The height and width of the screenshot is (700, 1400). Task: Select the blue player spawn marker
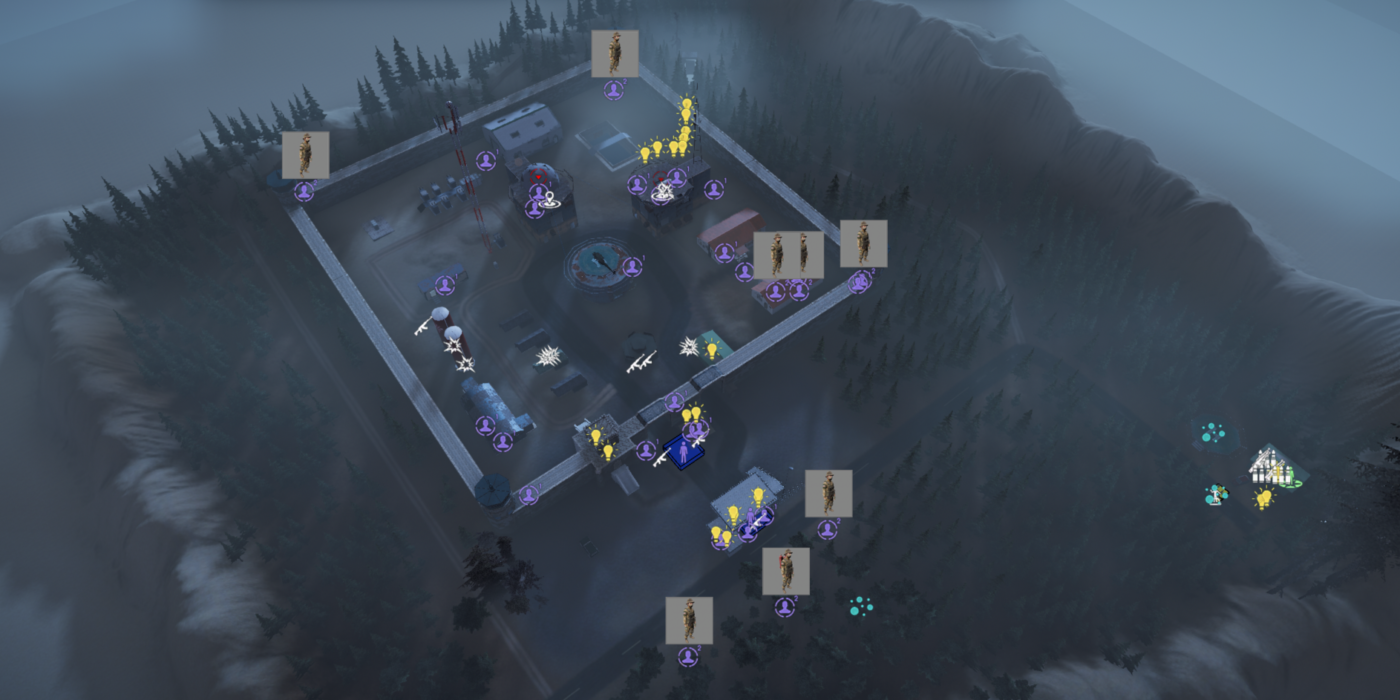click(684, 452)
